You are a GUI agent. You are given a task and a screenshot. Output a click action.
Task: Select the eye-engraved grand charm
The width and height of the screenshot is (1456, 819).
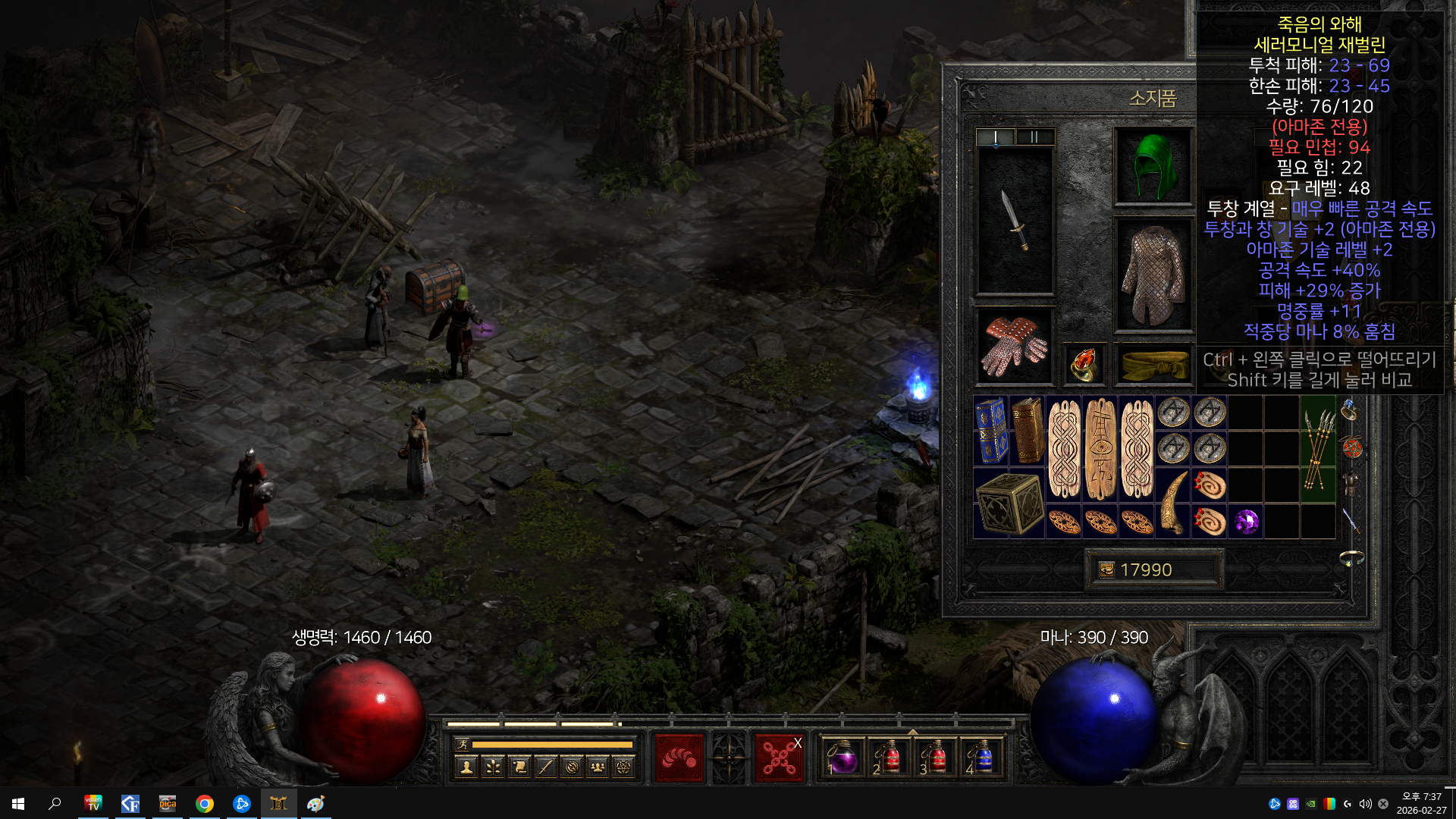pos(1100,448)
